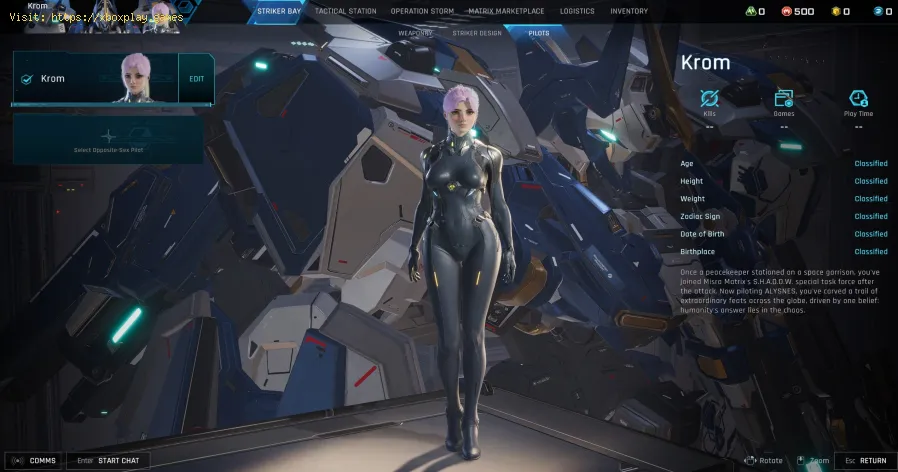Image resolution: width=898 pixels, height=472 pixels.
Task: Open the Striker Bay tab
Action: (x=277, y=11)
